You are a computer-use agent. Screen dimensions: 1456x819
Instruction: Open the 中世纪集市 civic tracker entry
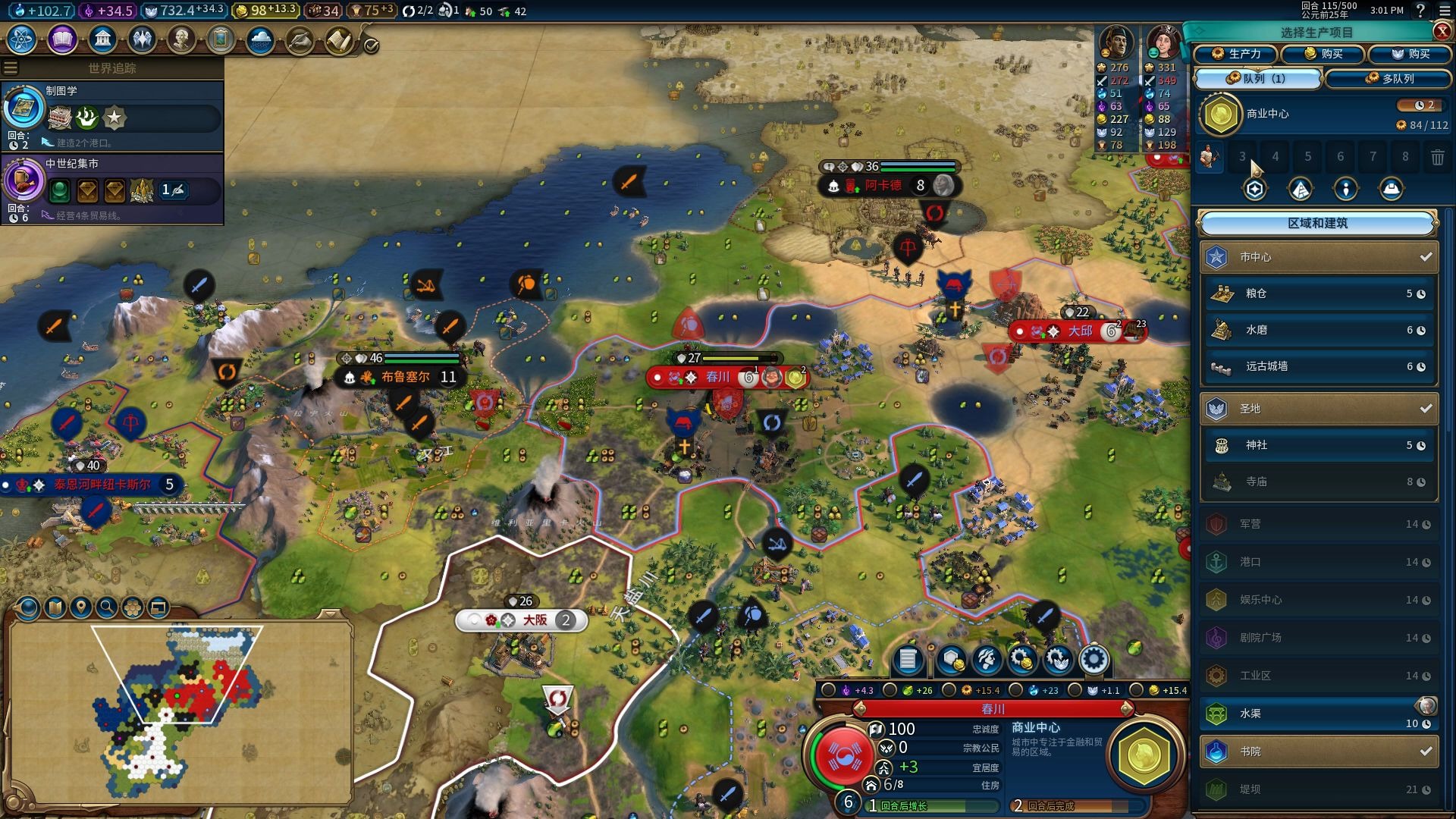tap(112, 188)
